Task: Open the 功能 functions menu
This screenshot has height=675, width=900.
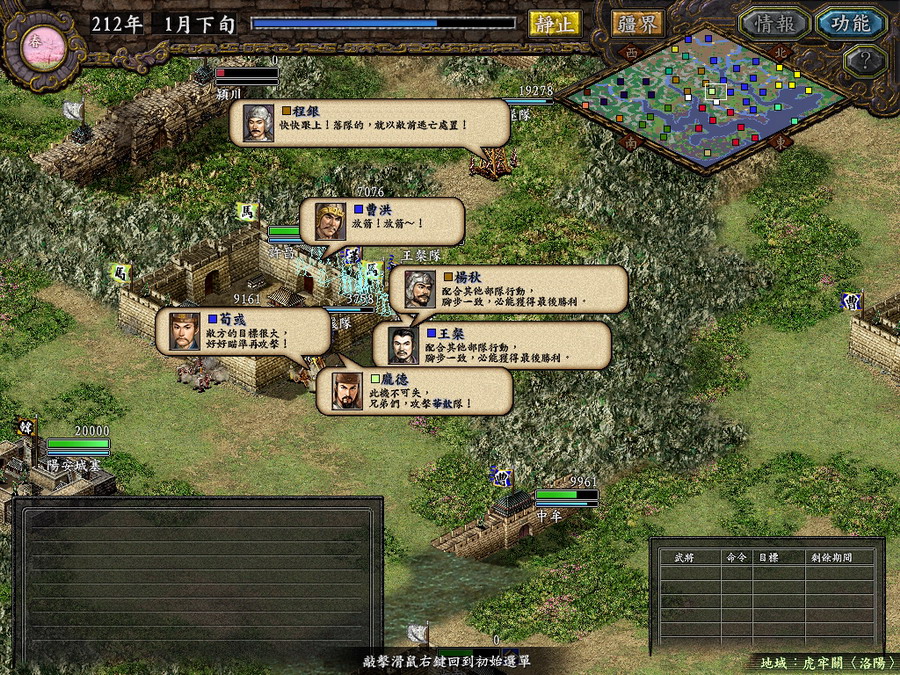Action: [850, 23]
